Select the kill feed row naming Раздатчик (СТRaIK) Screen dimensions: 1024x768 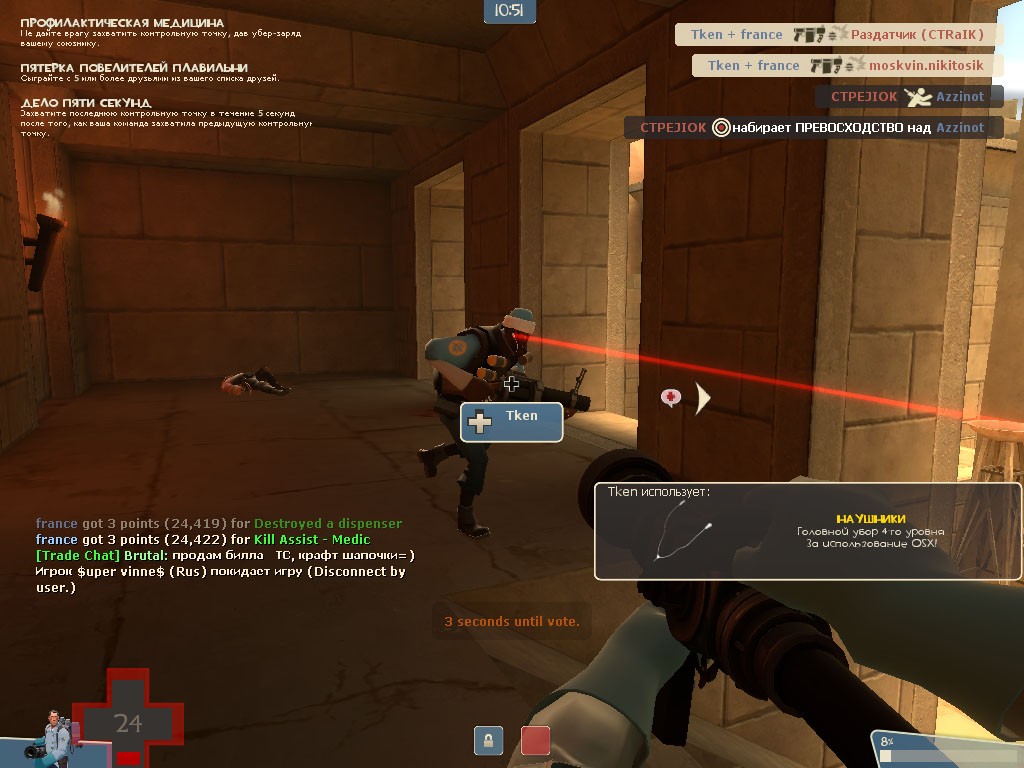click(x=837, y=35)
